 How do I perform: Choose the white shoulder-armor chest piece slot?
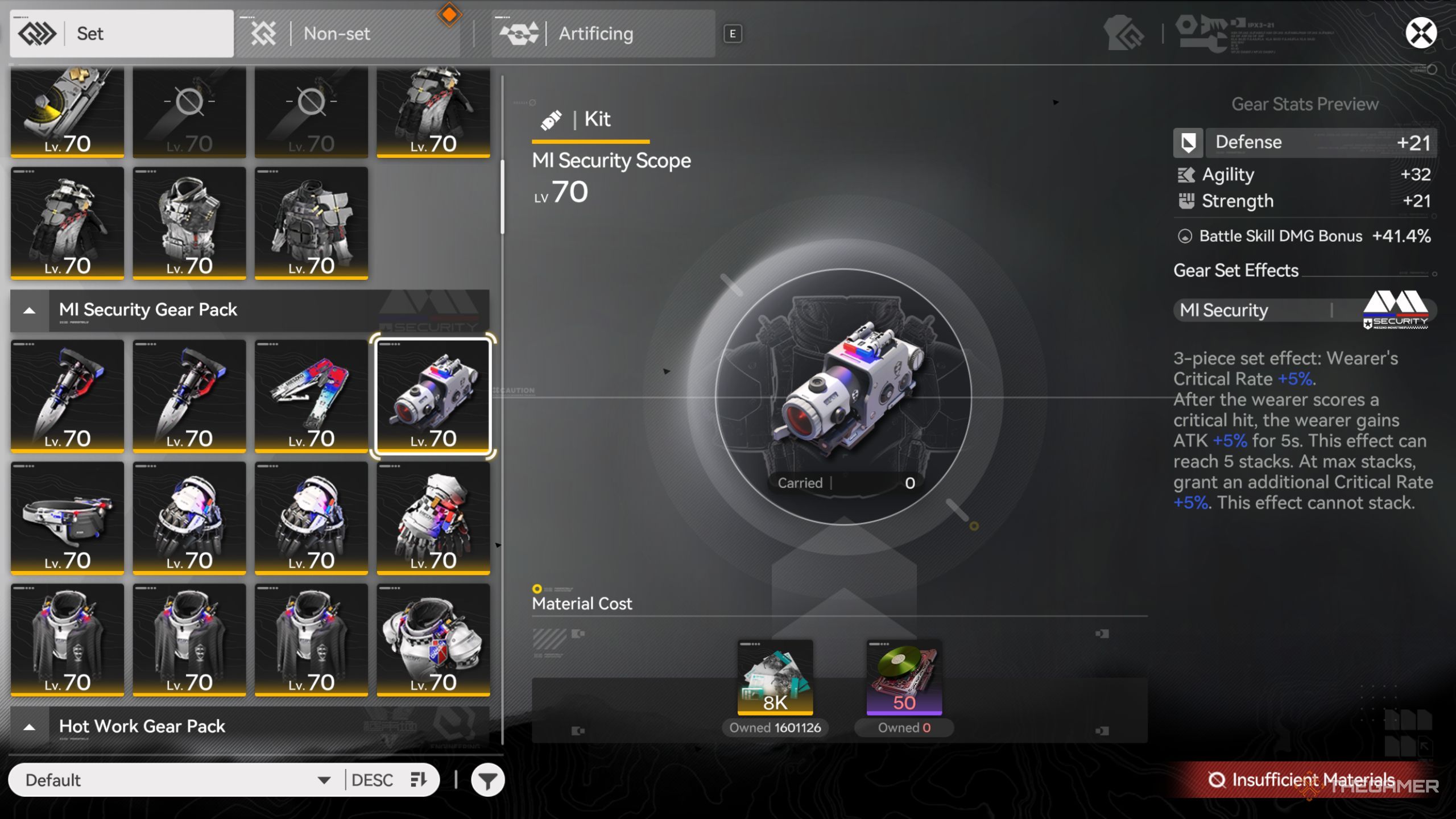click(x=433, y=639)
